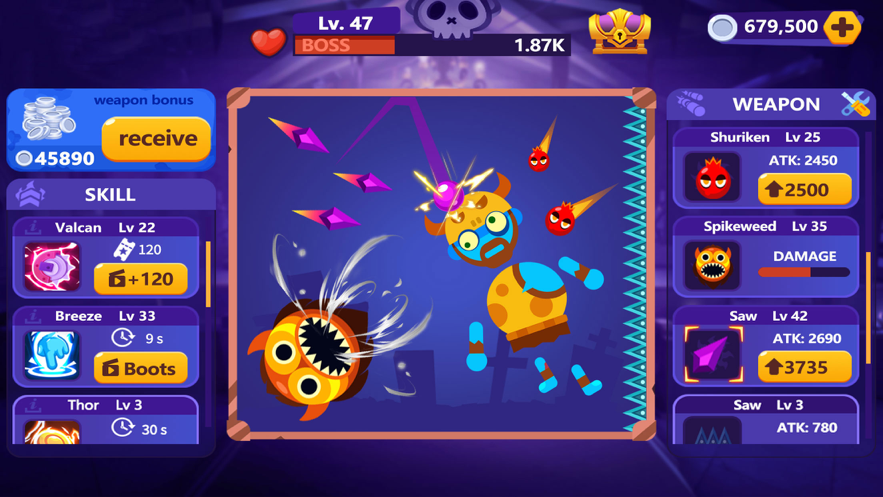The image size is (883, 497).
Task: Upgrade Valcan skill for +120
Action: coord(141,279)
